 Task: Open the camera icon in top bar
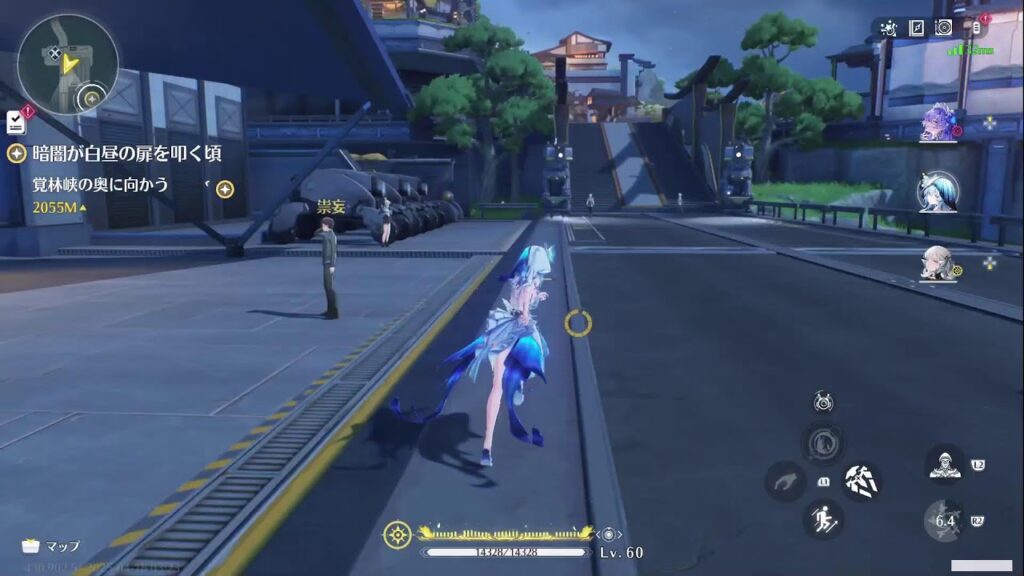[943, 28]
